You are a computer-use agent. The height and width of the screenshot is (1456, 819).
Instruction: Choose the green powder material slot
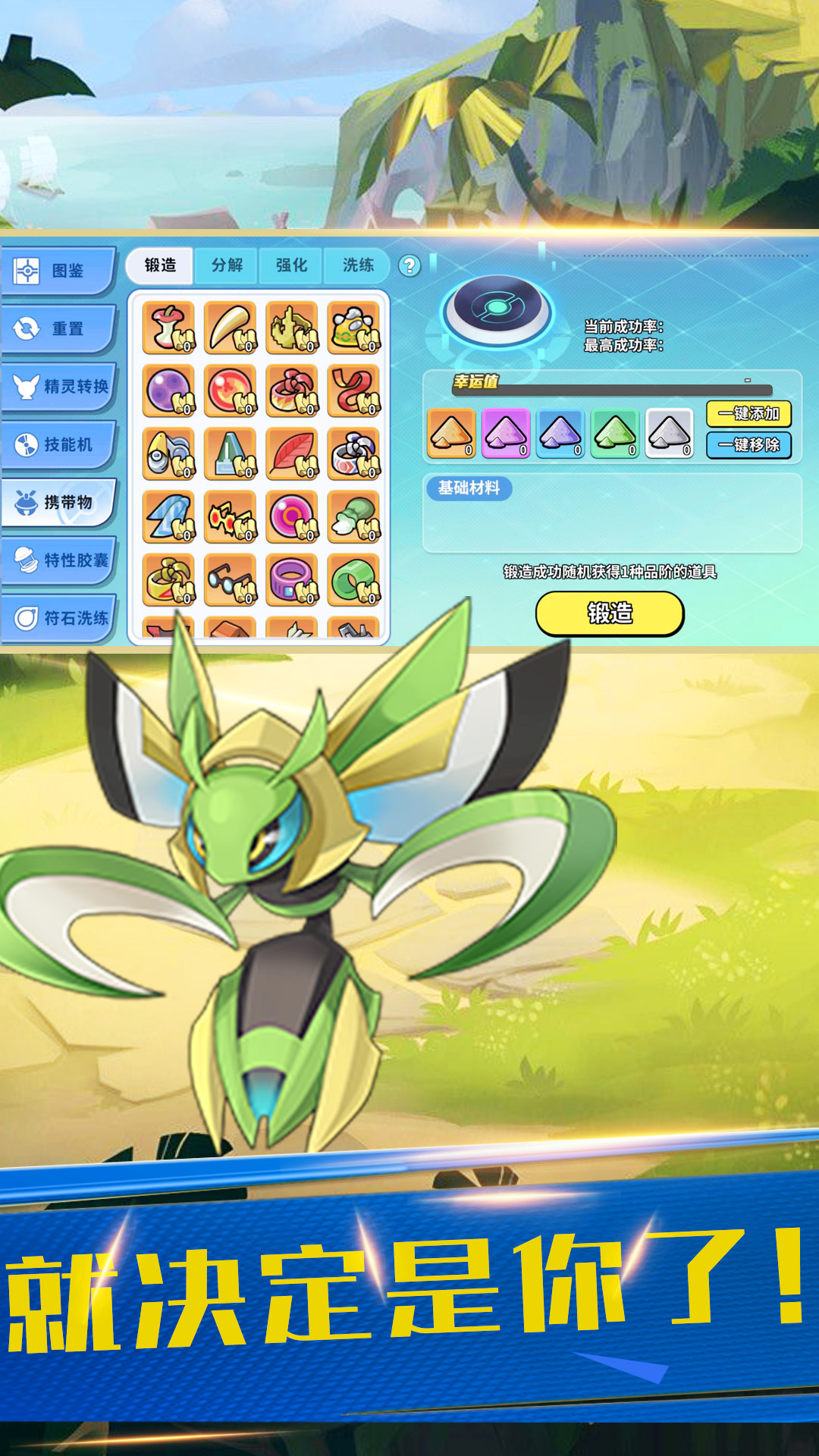(615, 434)
